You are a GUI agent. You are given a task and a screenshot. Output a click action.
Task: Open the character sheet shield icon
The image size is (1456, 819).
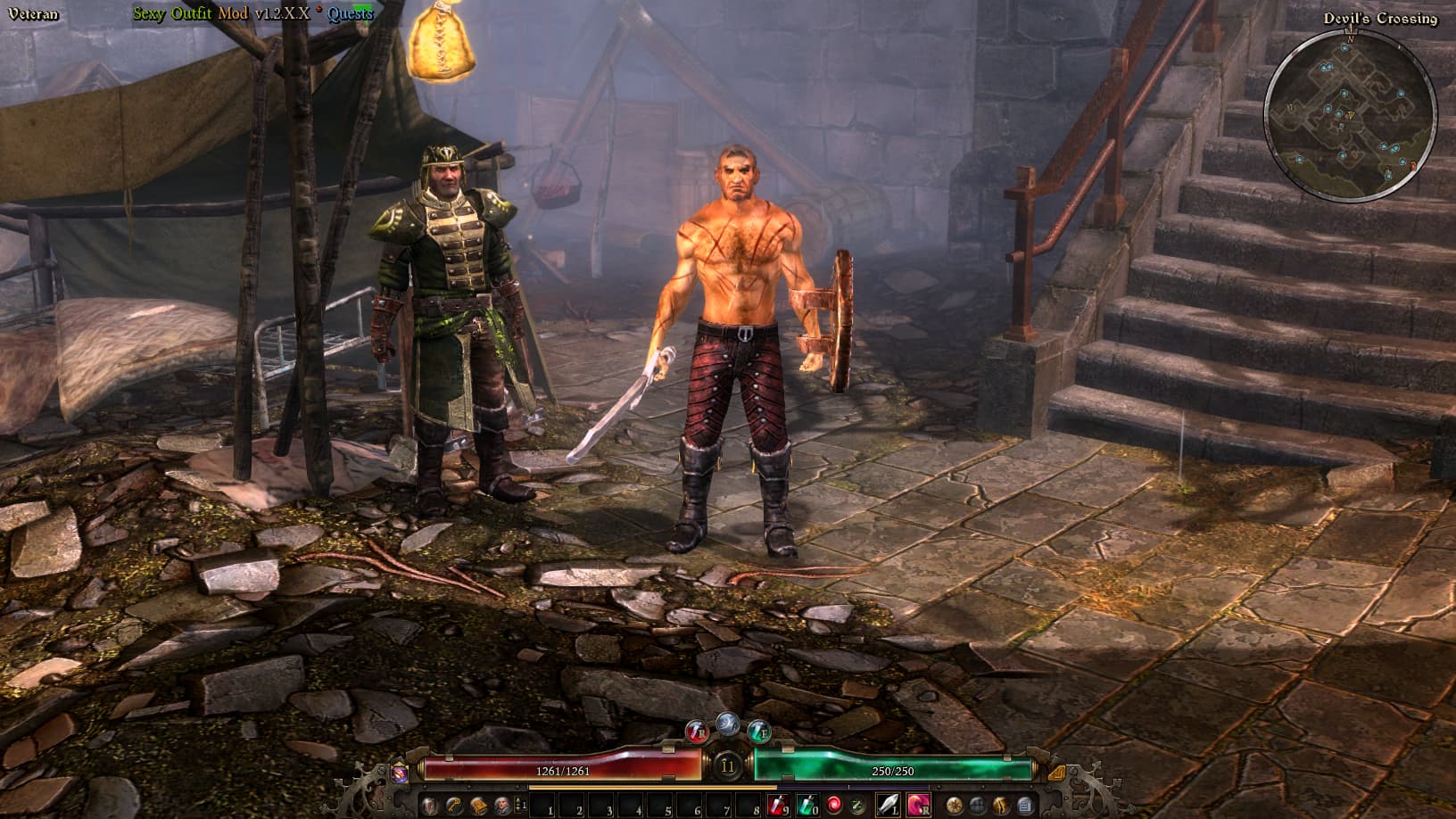pyautogui.click(x=430, y=806)
